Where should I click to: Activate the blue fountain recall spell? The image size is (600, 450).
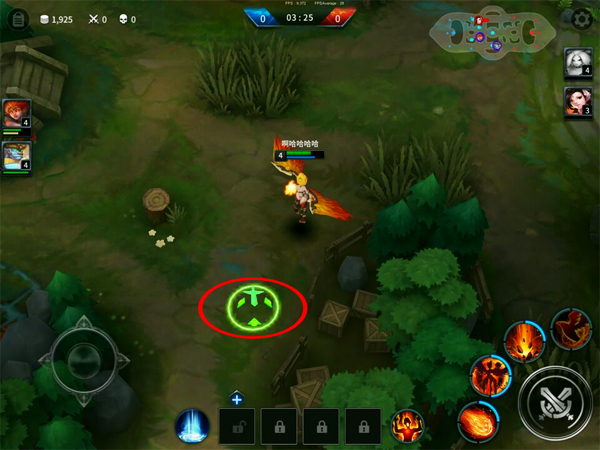pos(191,426)
